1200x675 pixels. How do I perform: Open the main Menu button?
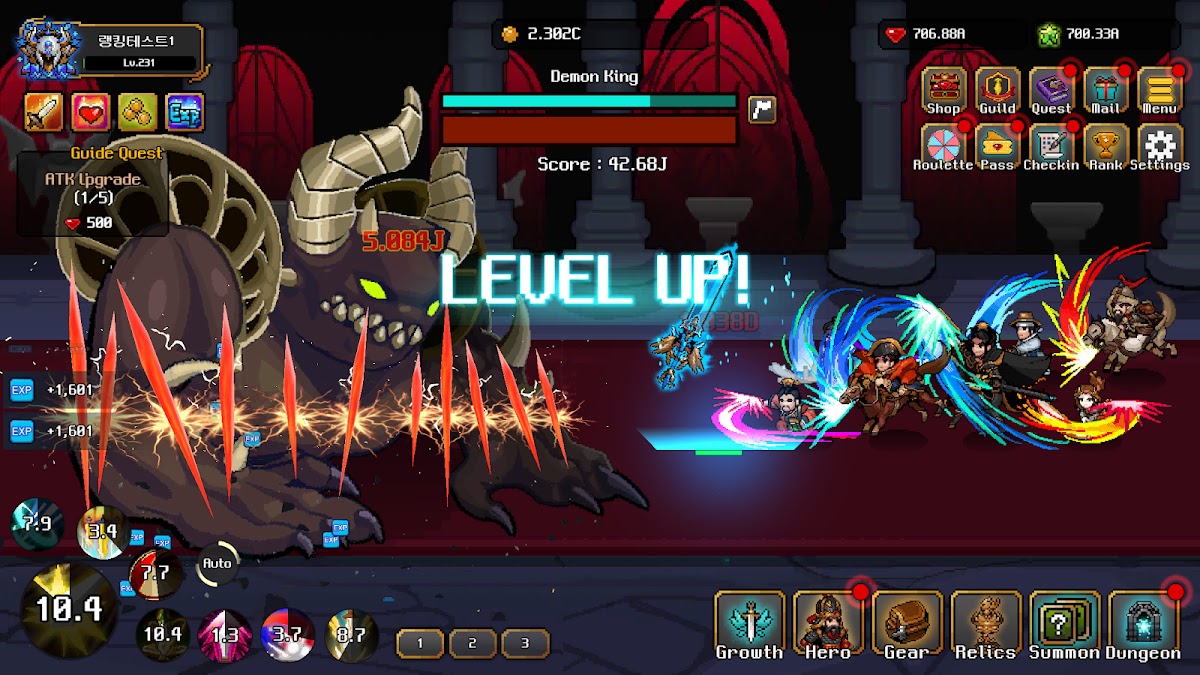[1159, 89]
